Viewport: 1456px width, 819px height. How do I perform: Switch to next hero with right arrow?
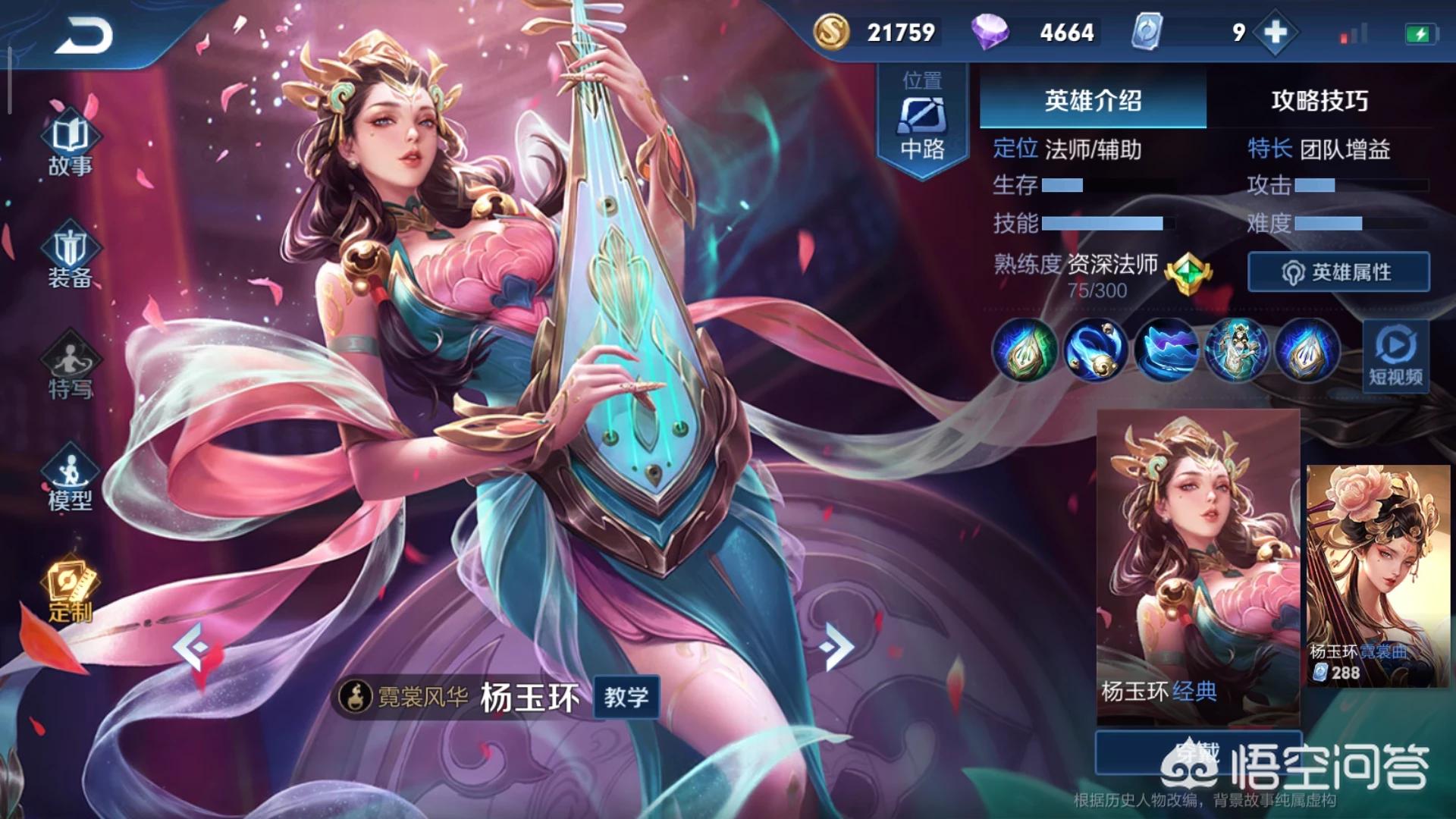[x=837, y=647]
